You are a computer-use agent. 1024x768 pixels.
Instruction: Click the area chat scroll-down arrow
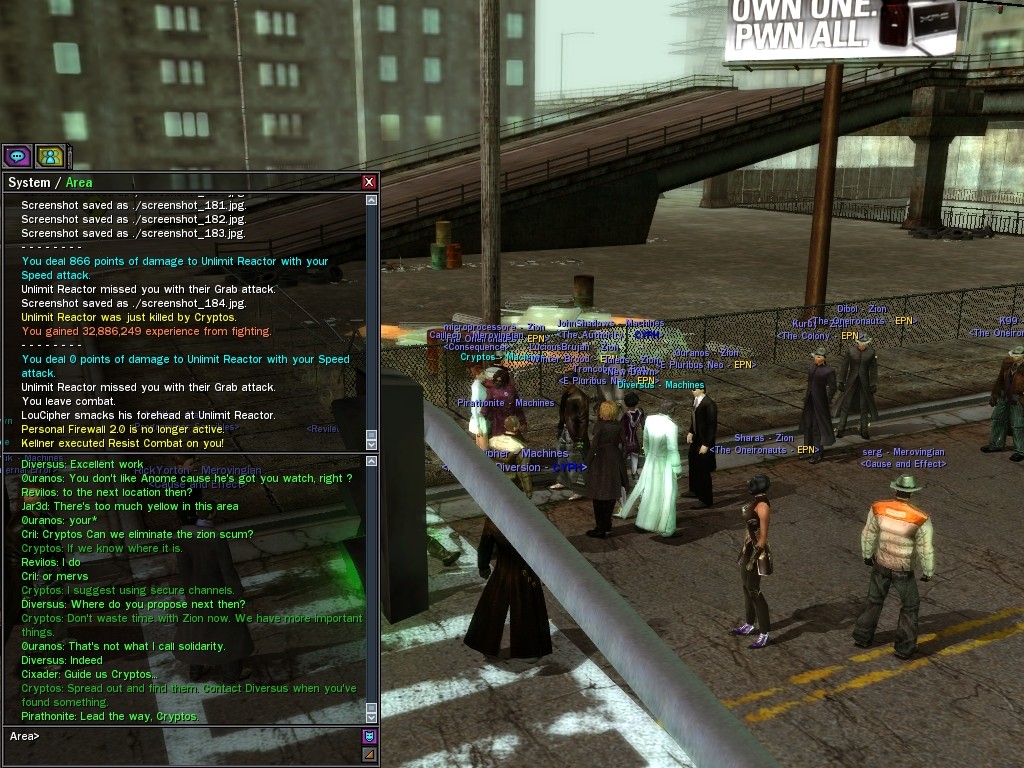click(x=372, y=716)
